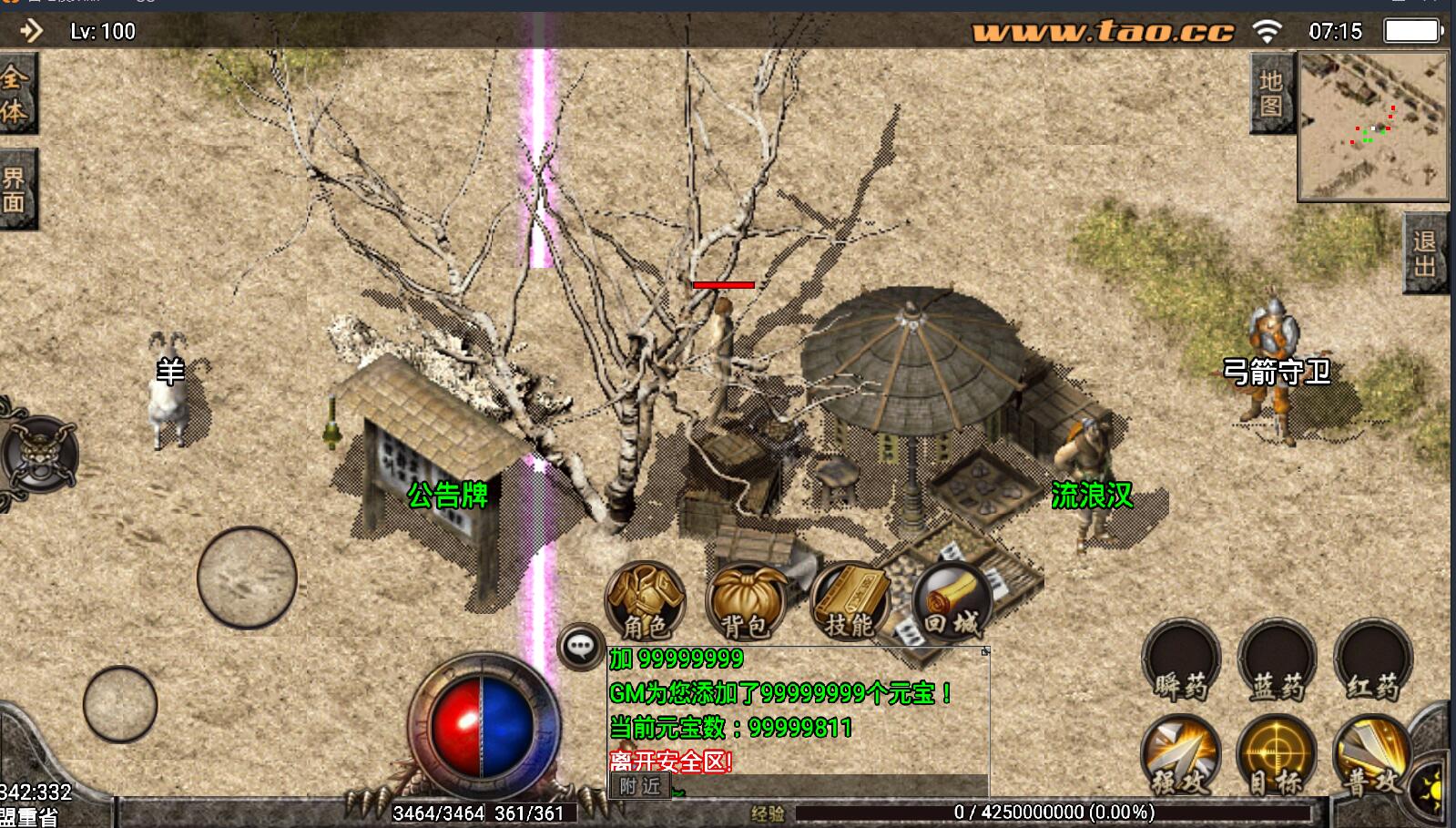Use the 回城 return-to-town scroll
This screenshot has height=828, width=1456.
point(951,601)
